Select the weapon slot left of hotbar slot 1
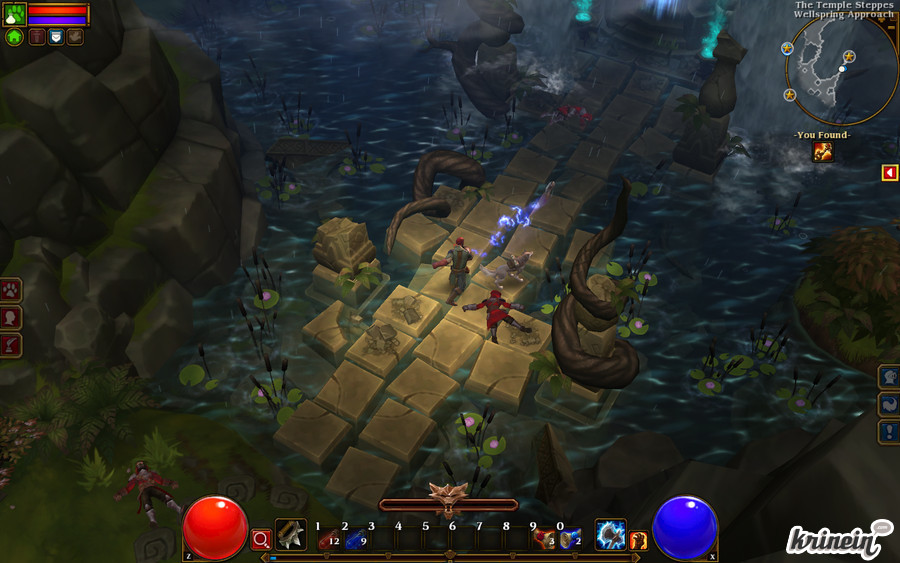The width and height of the screenshot is (900, 563). pyautogui.click(x=291, y=535)
